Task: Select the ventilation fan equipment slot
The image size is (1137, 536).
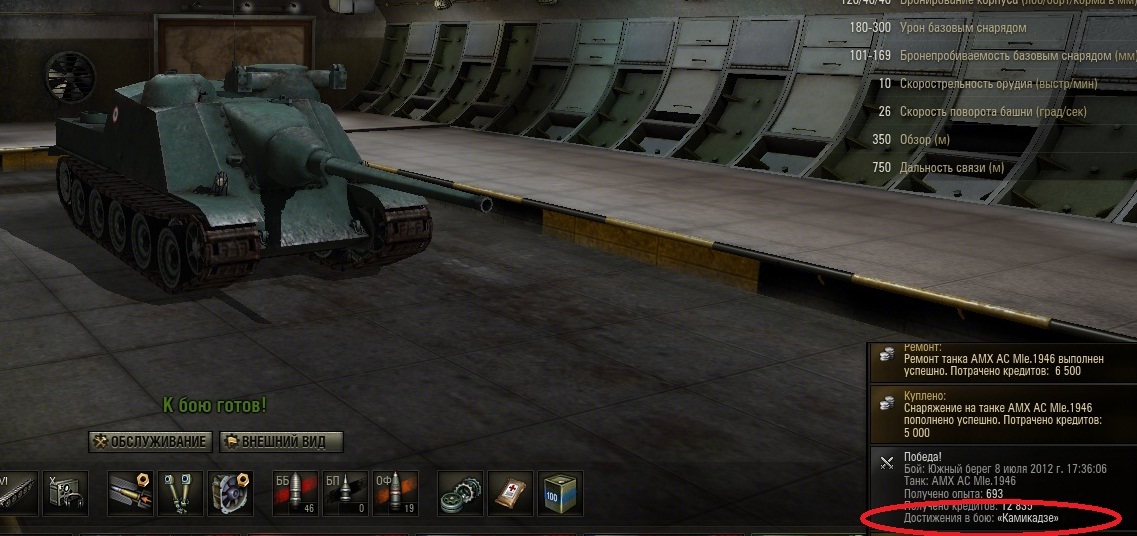Action: pyautogui.click(x=230, y=494)
